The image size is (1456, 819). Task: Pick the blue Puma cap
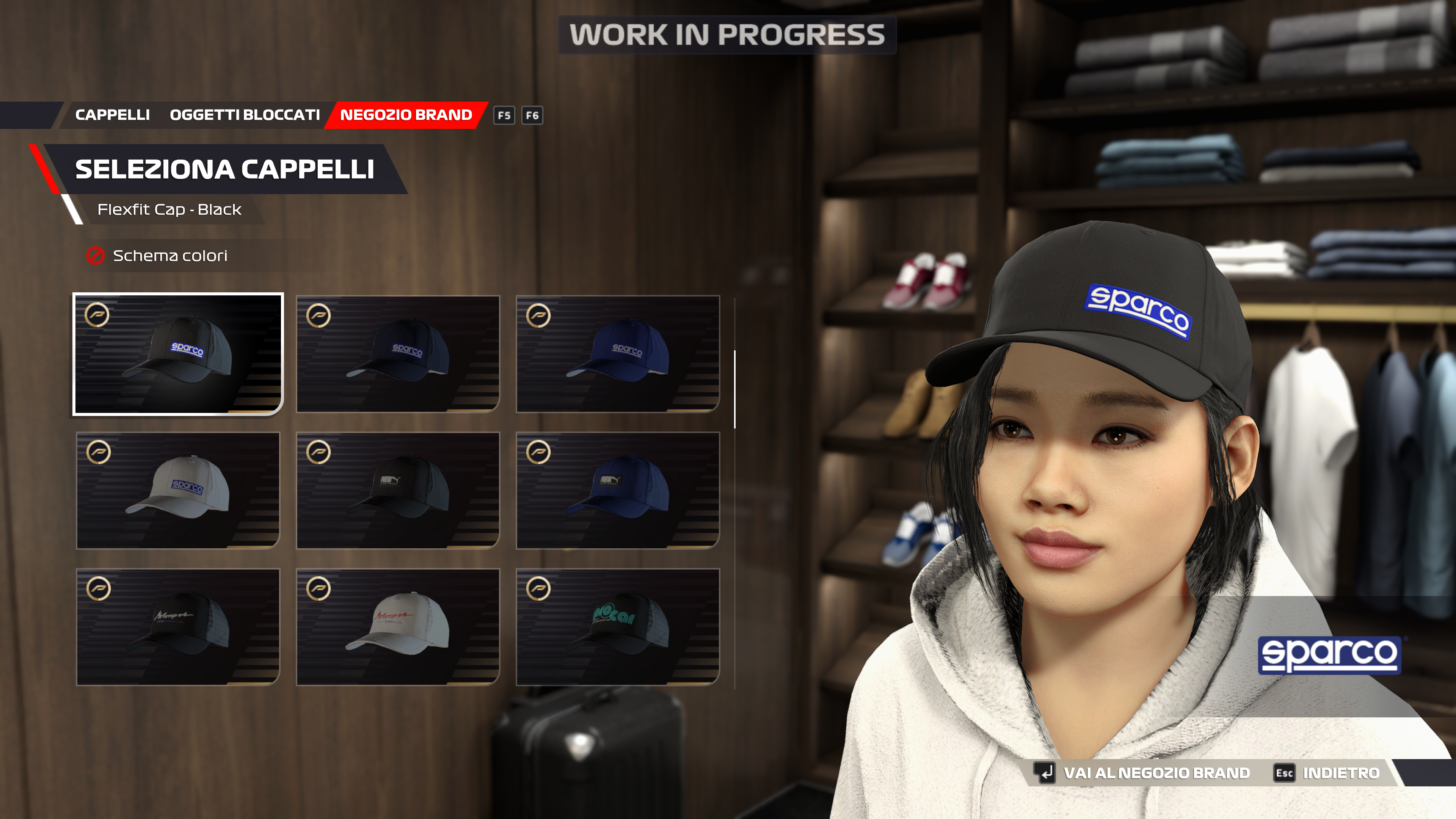coord(618,491)
